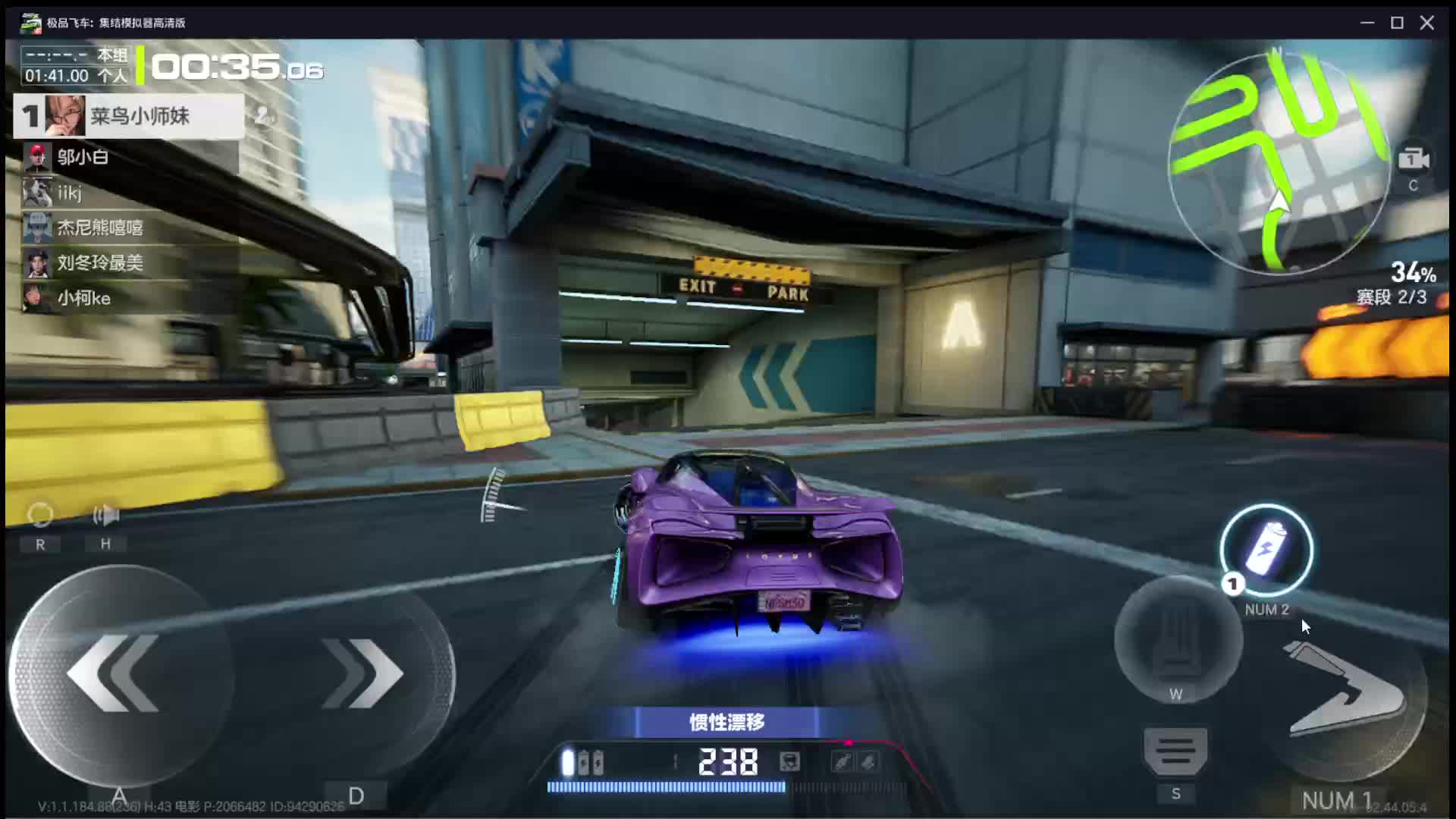Reset the car with the circular arrow icon
This screenshot has width=1456, height=819.
(40, 516)
